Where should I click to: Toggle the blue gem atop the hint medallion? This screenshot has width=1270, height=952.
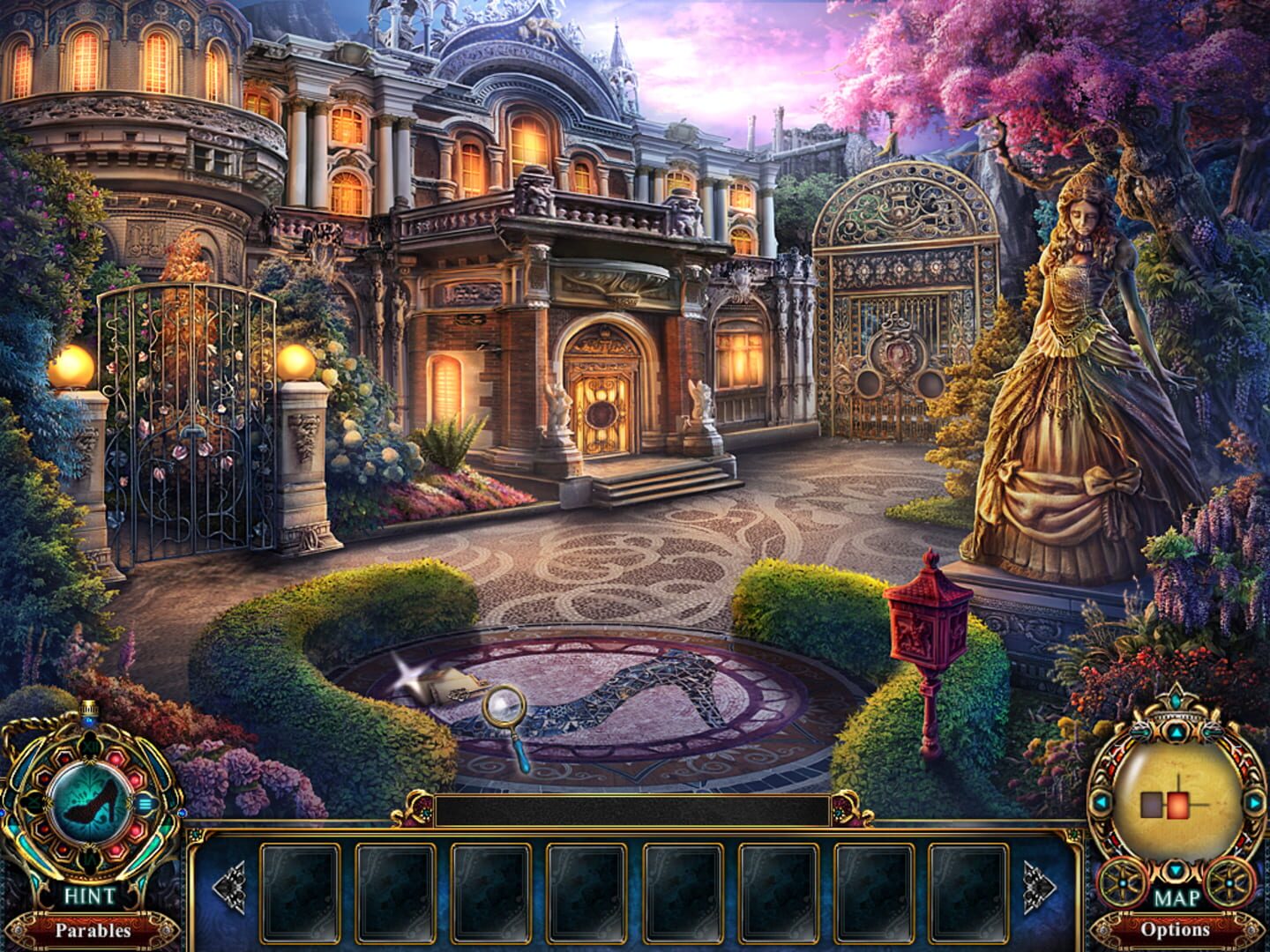[x=89, y=720]
